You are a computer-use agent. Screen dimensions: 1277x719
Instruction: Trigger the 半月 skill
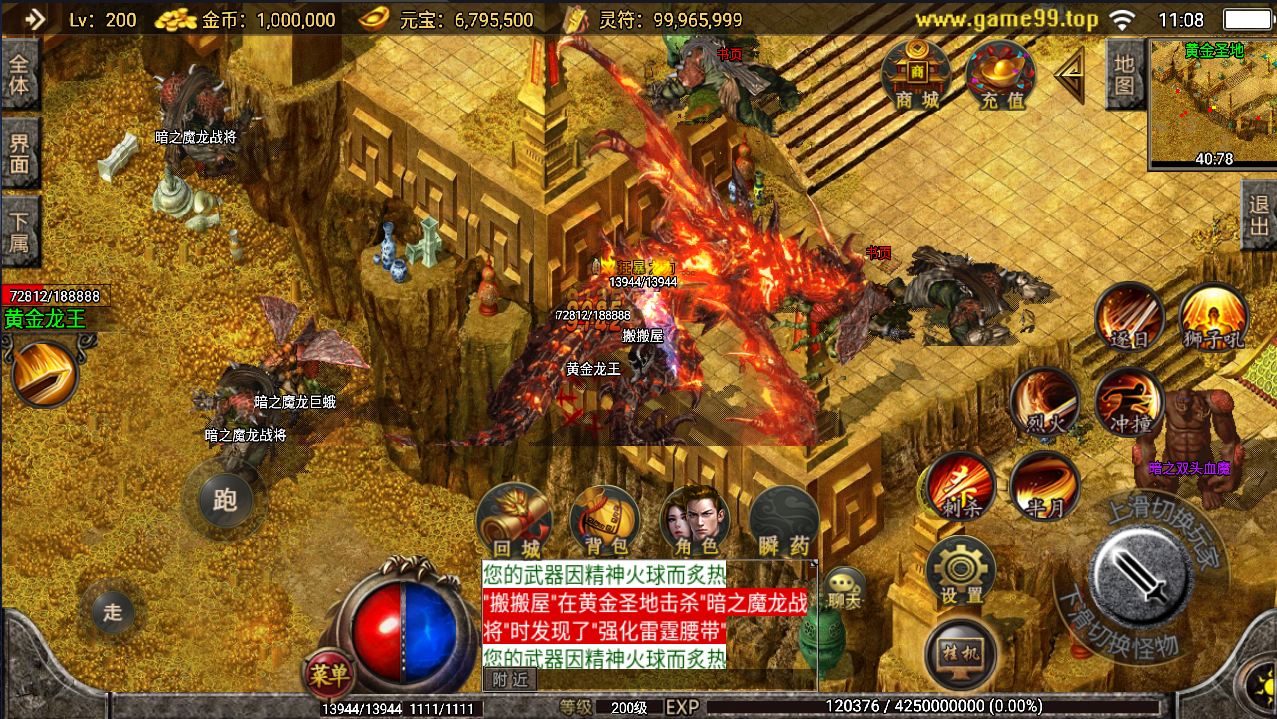(x=1045, y=487)
